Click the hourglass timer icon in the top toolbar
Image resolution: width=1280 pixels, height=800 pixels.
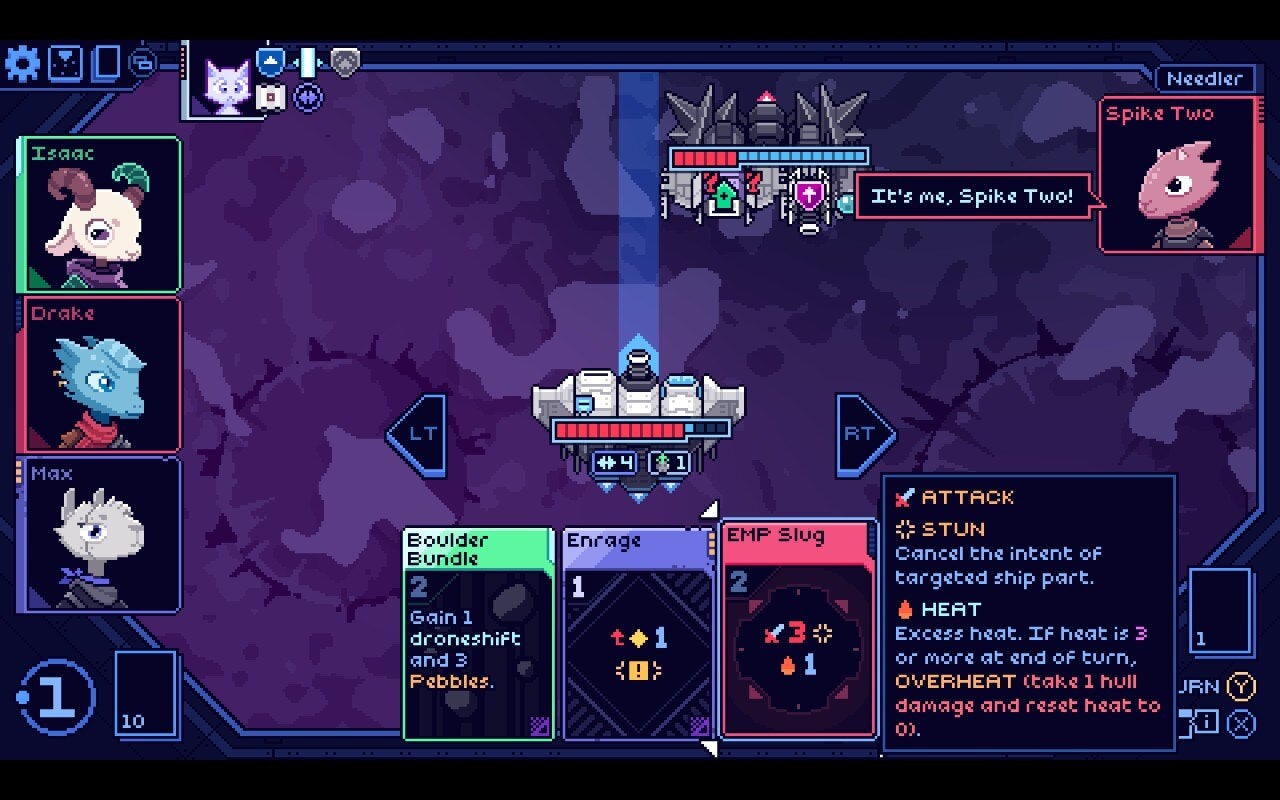pyautogui.click(x=63, y=62)
